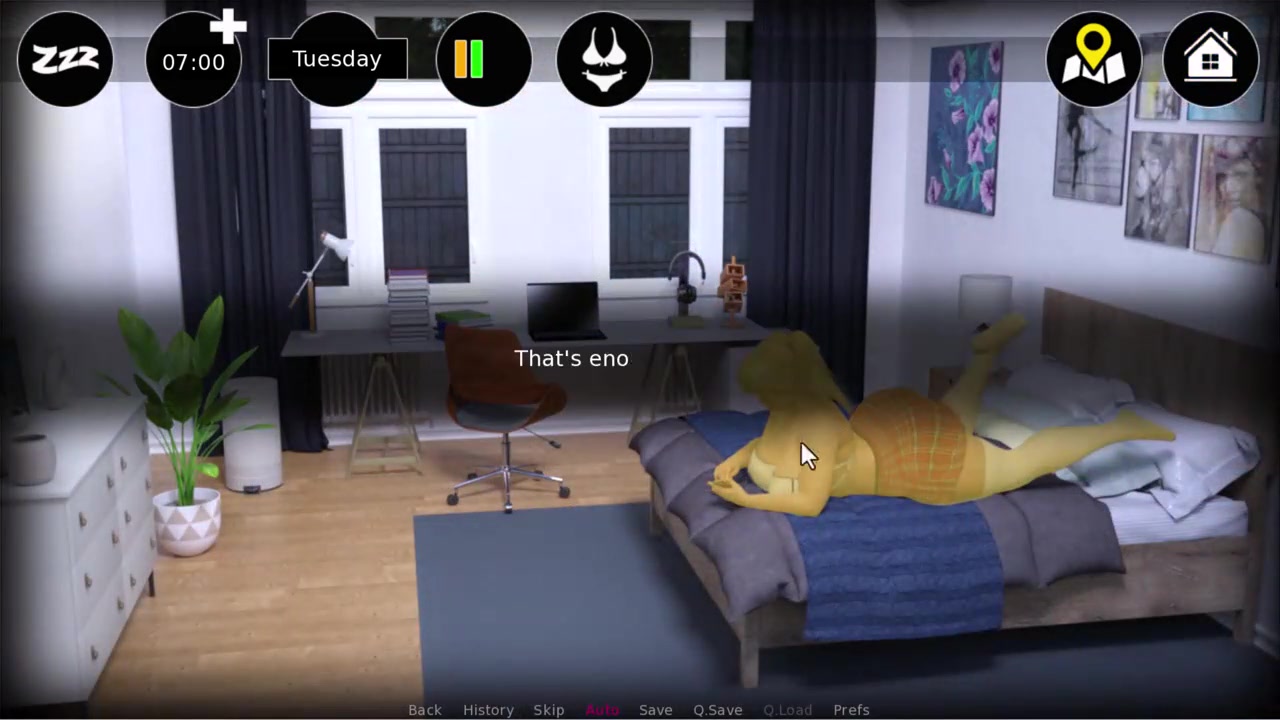Go Back one dialogue line
This screenshot has width=1280, height=720.
coord(424,710)
